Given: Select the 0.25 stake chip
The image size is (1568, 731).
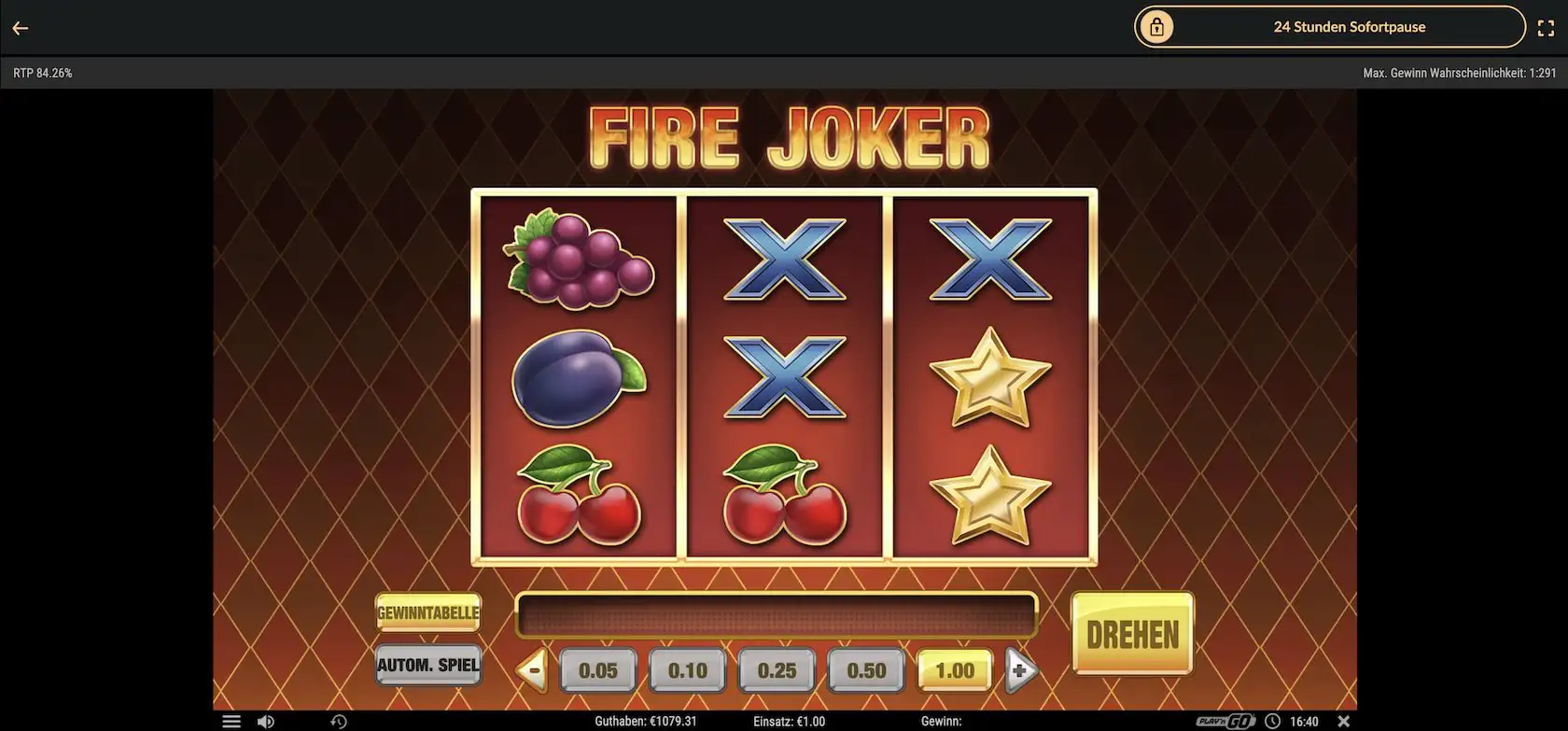Looking at the screenshot, I should click(x=776, y=669).
